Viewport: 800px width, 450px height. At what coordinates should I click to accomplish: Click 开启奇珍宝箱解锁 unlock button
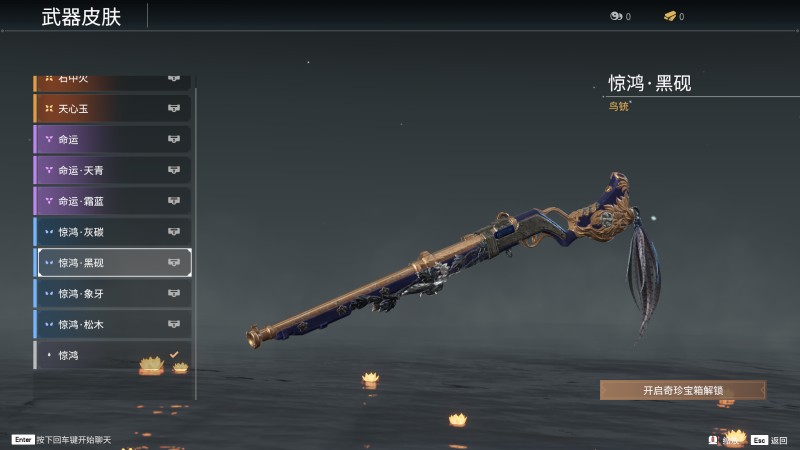(x=682, y=390)
